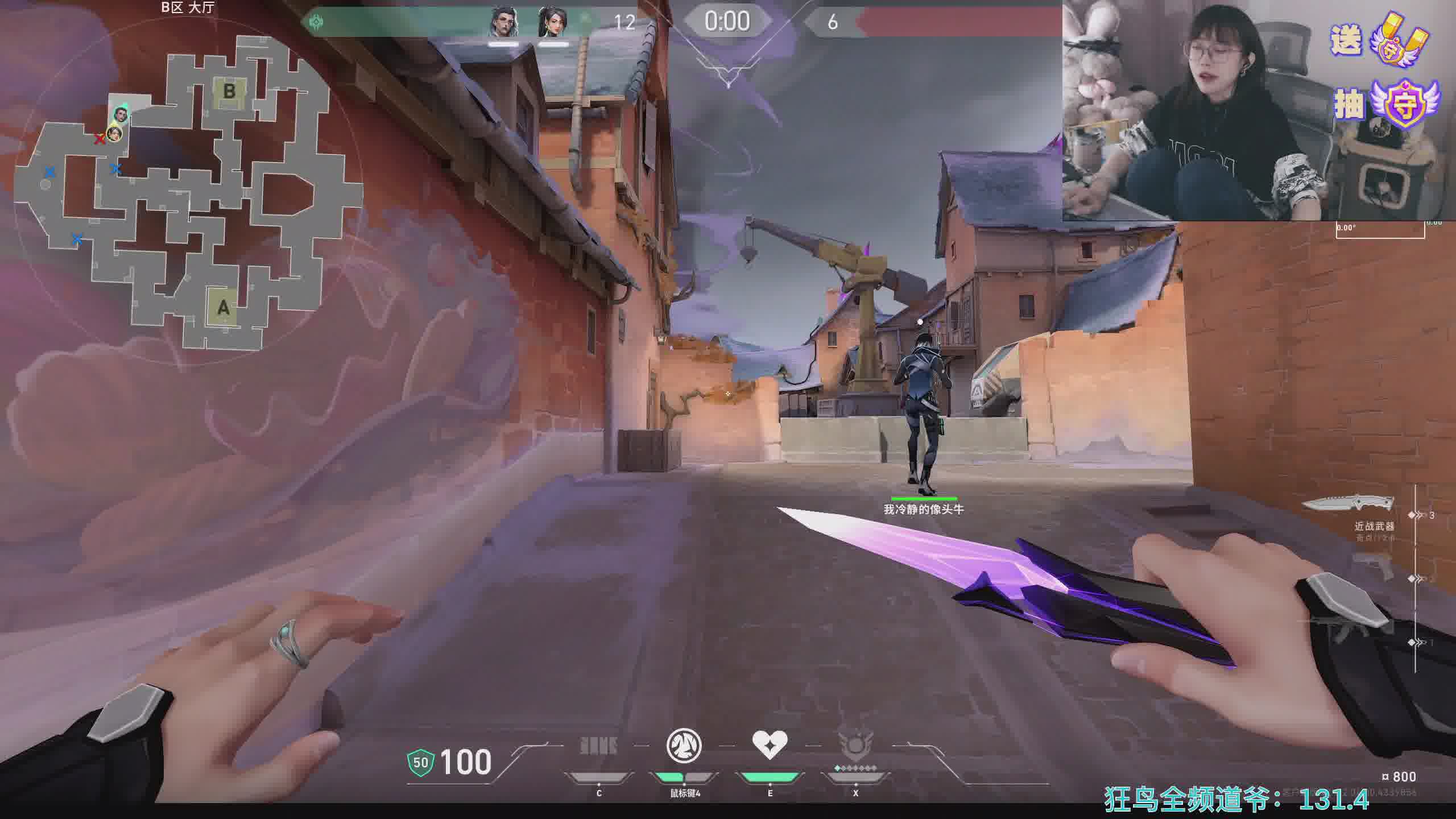Click the grey-haired agent portrait
The image size is (1456, 819).
(504, 24)
